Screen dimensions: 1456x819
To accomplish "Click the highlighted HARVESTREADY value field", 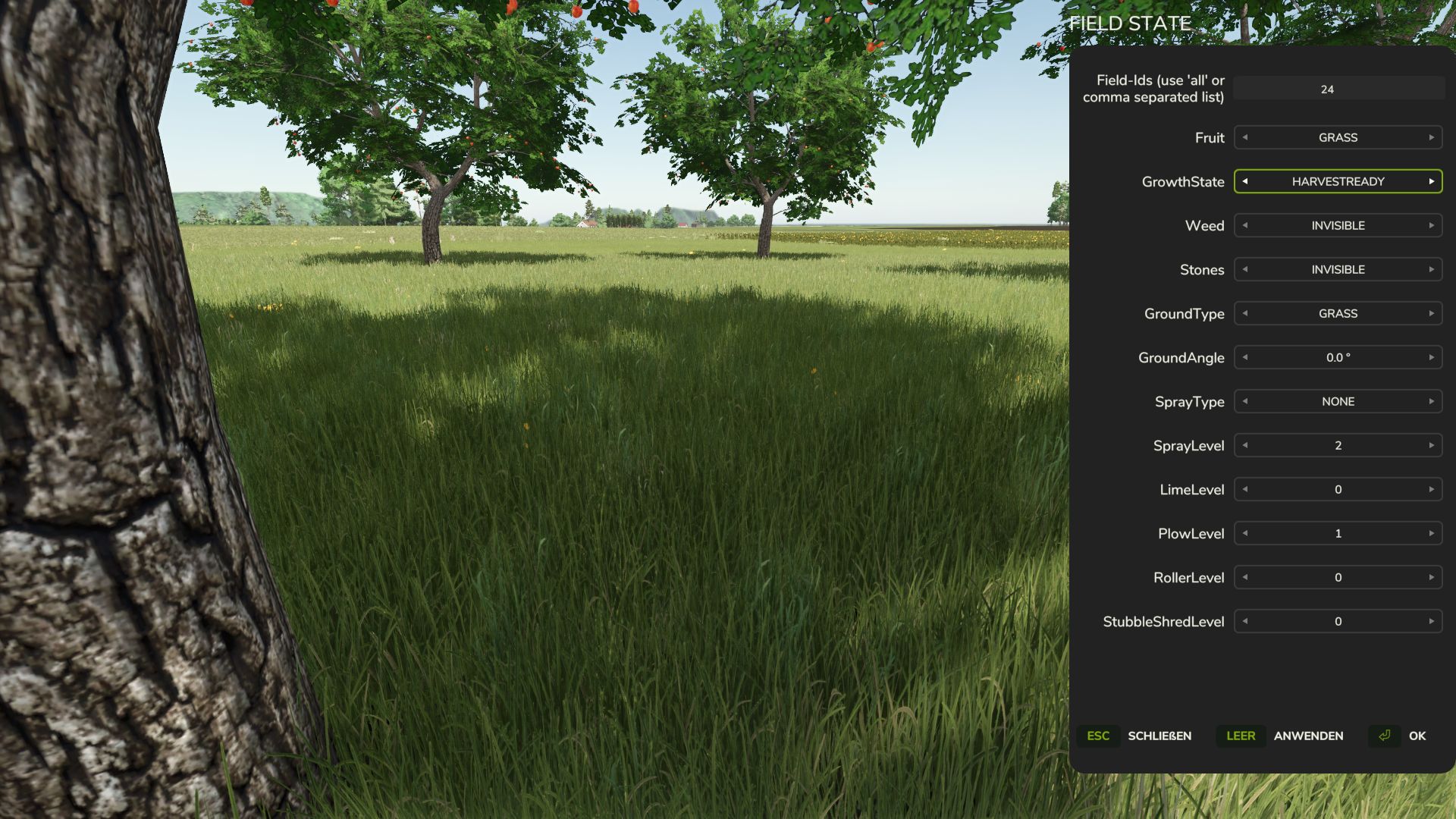I will pyautogui.click(x=1337, y=181).
